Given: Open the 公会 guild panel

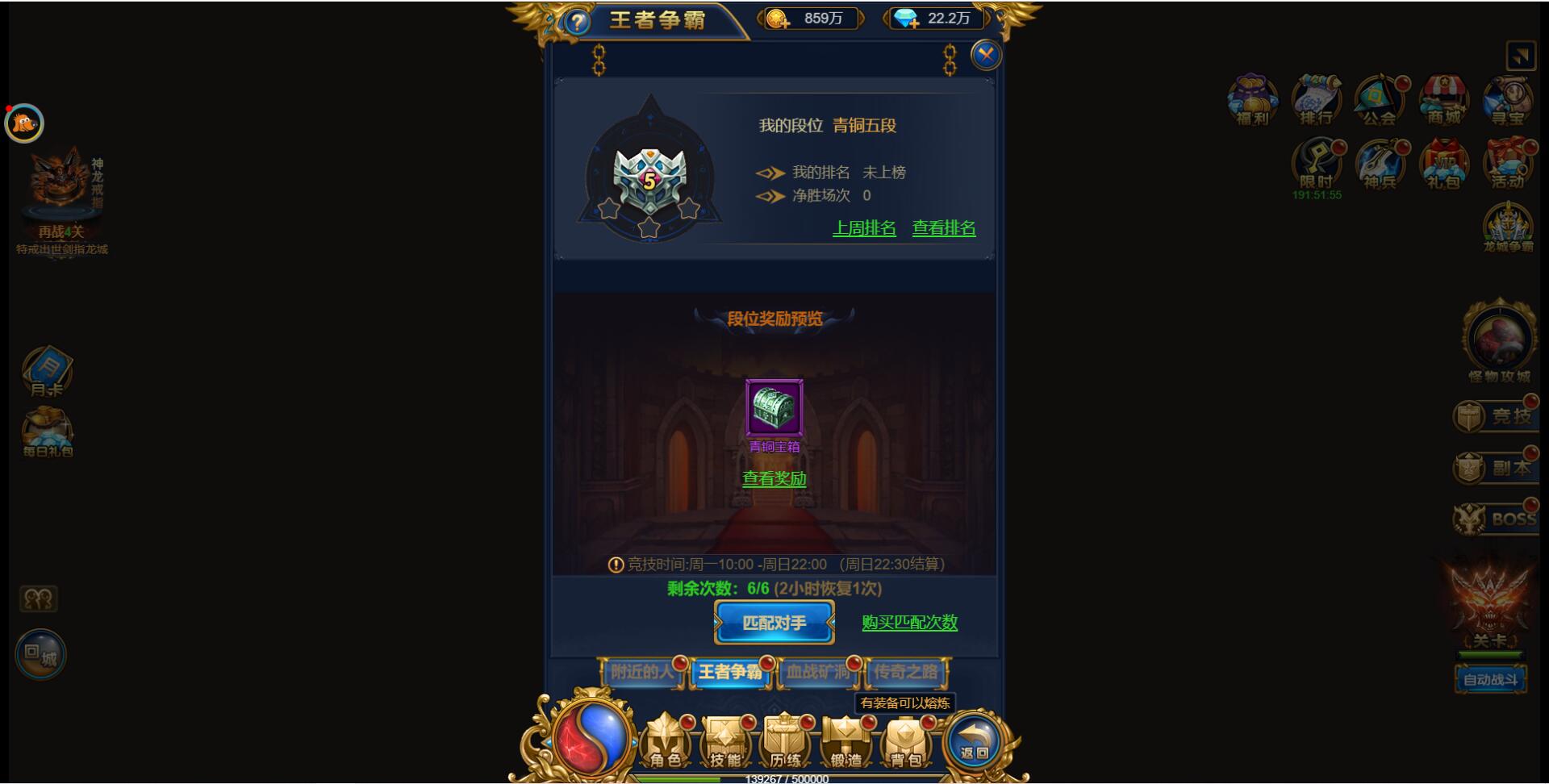Looking at the screenshot, I should click(1380, 101).
